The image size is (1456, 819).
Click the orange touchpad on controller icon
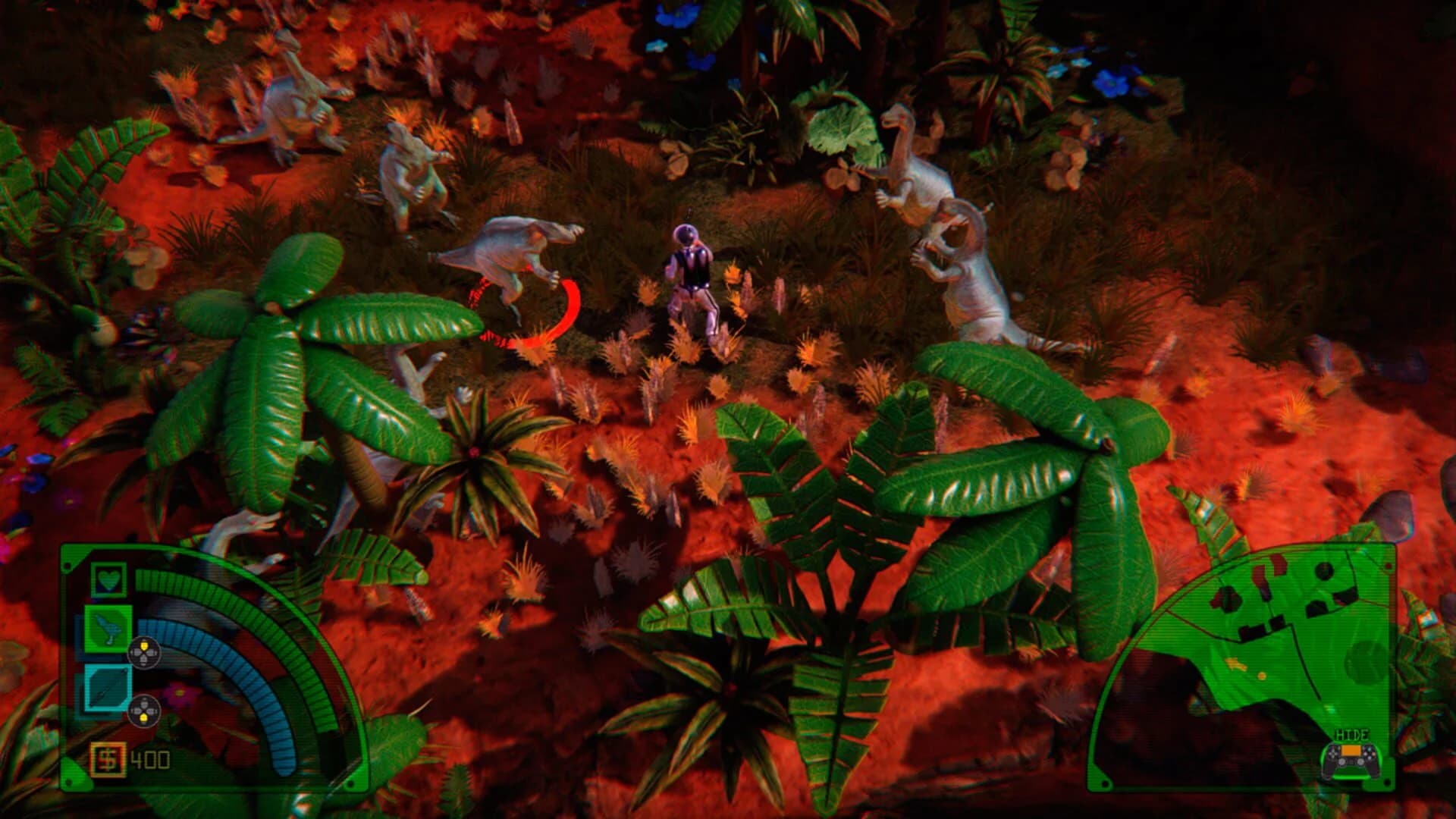[x=1351, y=751]
